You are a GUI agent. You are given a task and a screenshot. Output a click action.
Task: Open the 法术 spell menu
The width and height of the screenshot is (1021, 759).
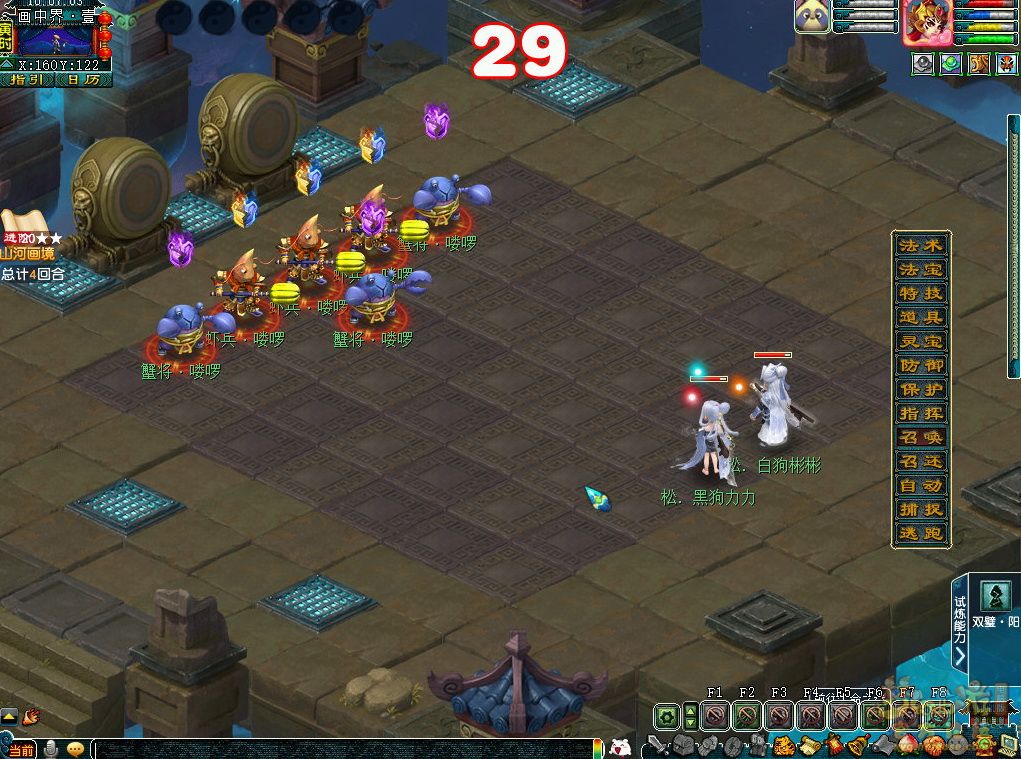(921, 246)
